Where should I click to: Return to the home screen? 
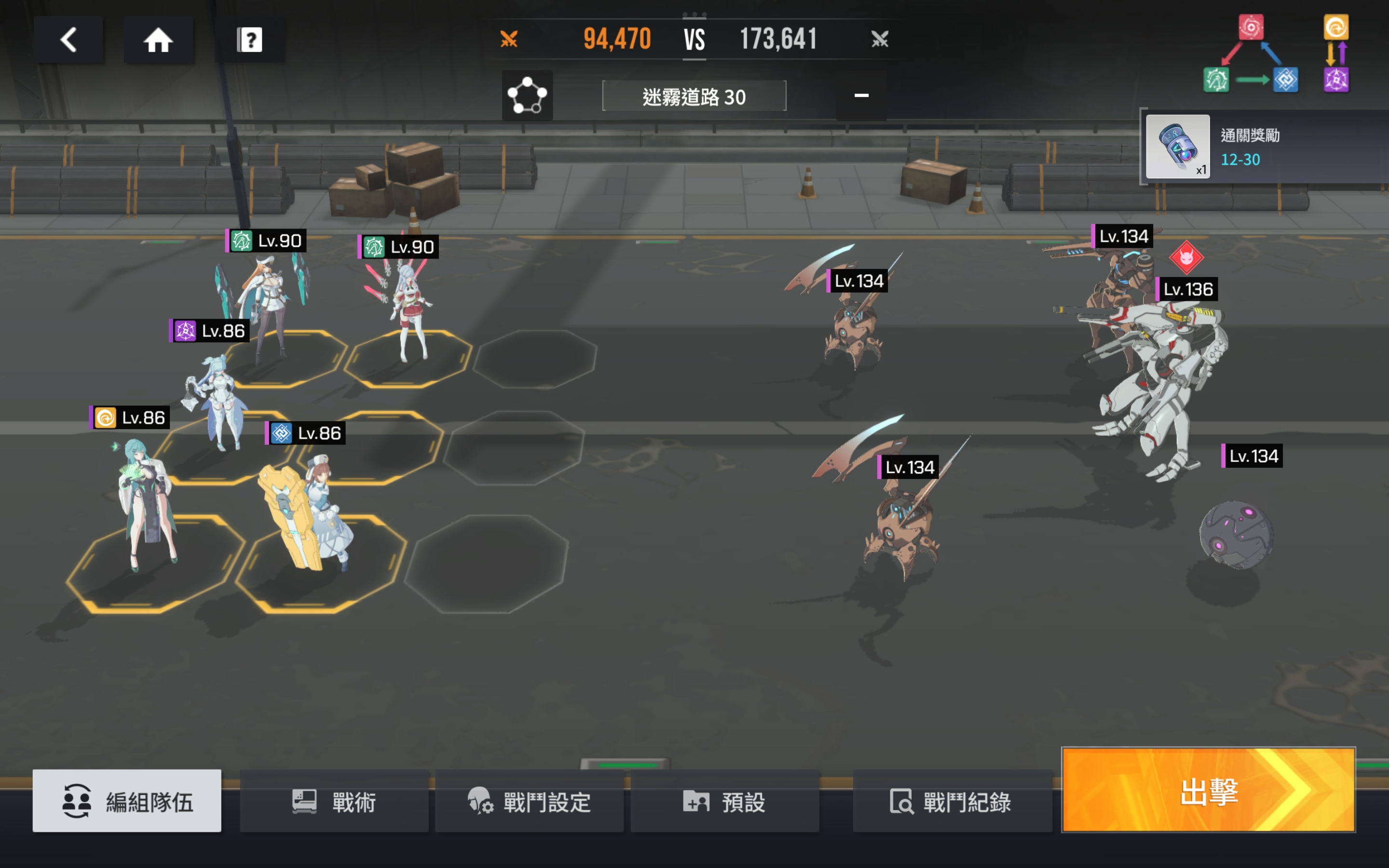158,40
